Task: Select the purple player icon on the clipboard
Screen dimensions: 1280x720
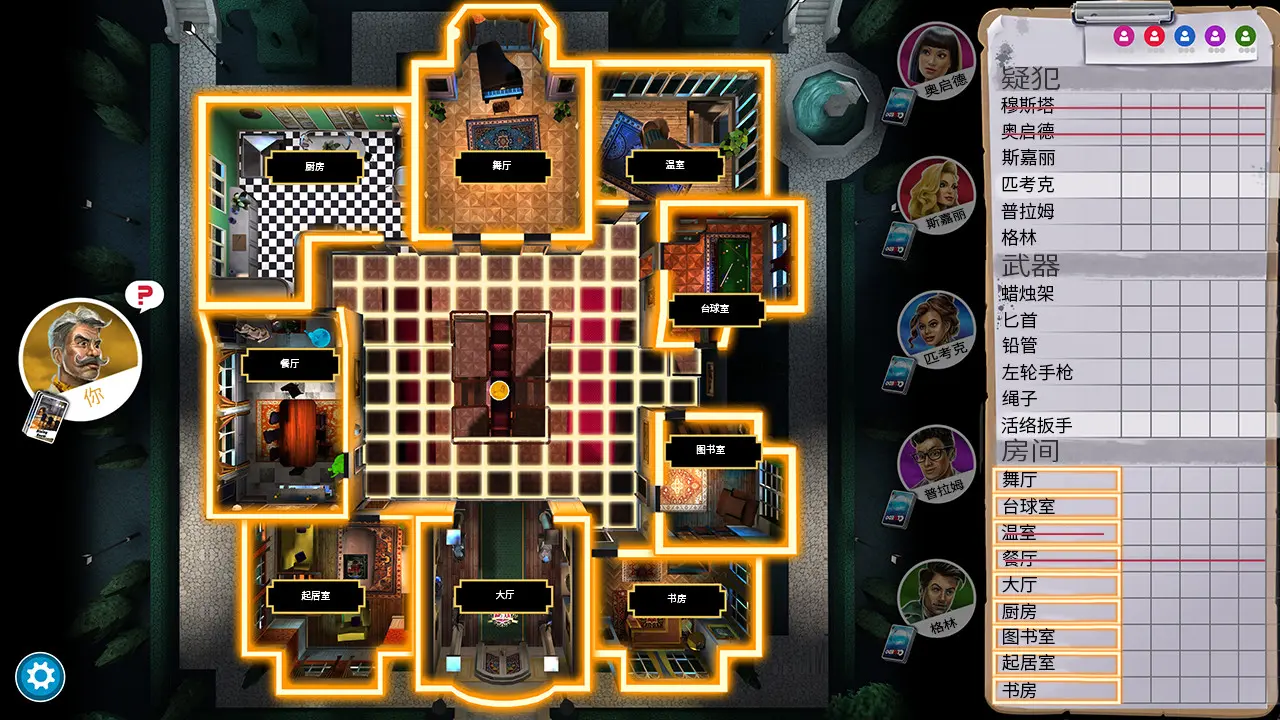Action: point(1214,38)
